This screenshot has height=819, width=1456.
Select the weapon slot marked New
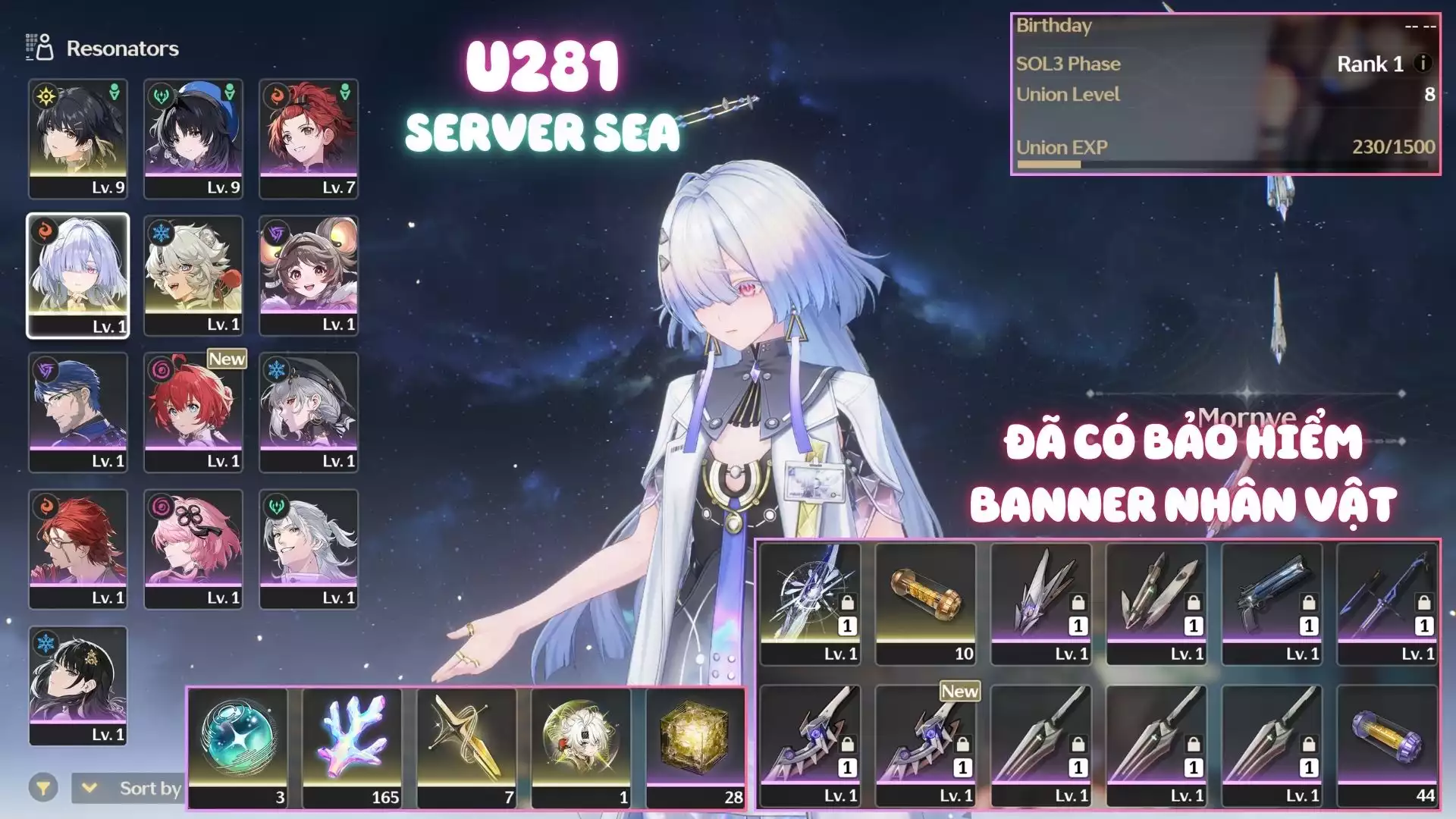tap(926, 745)
